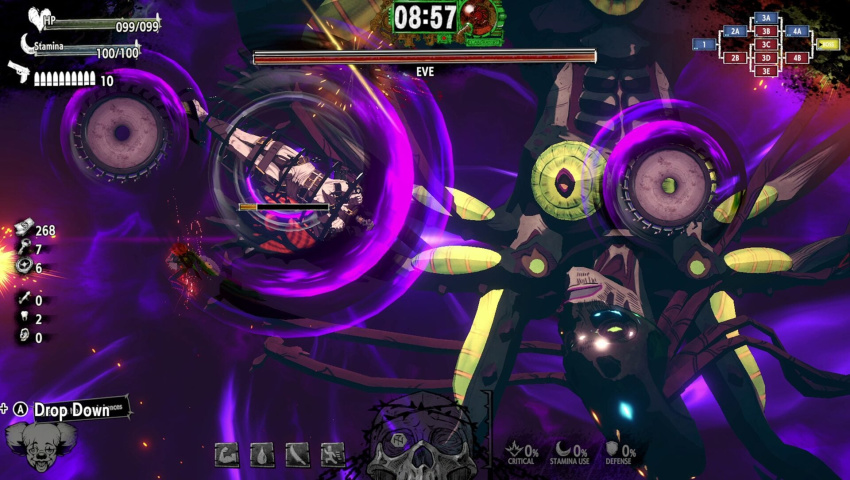Click the yellow BOSS node on the map
The image size is (850, 480).
pos(829,45)
